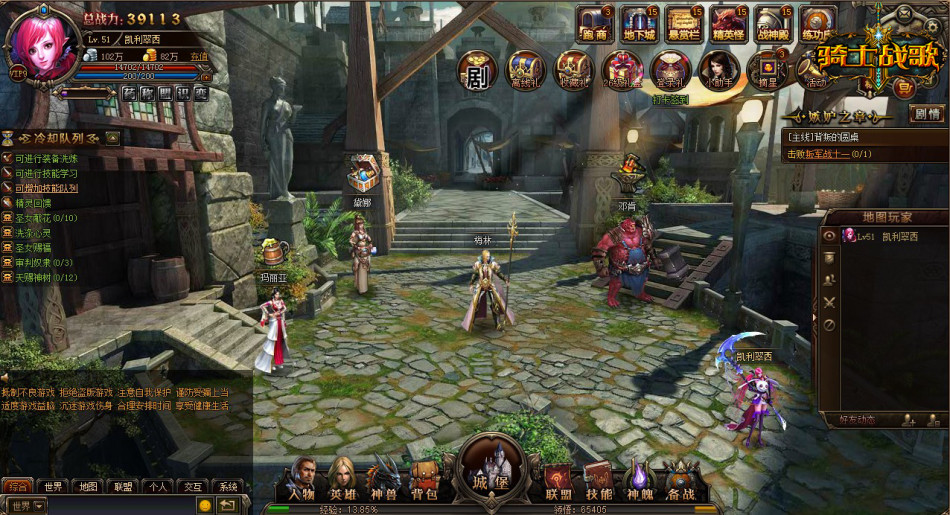The height and width of the screenshot is (515, 950).
Task: Open the 地下城 dungeon icon
Action: click(x=638, y=25)
